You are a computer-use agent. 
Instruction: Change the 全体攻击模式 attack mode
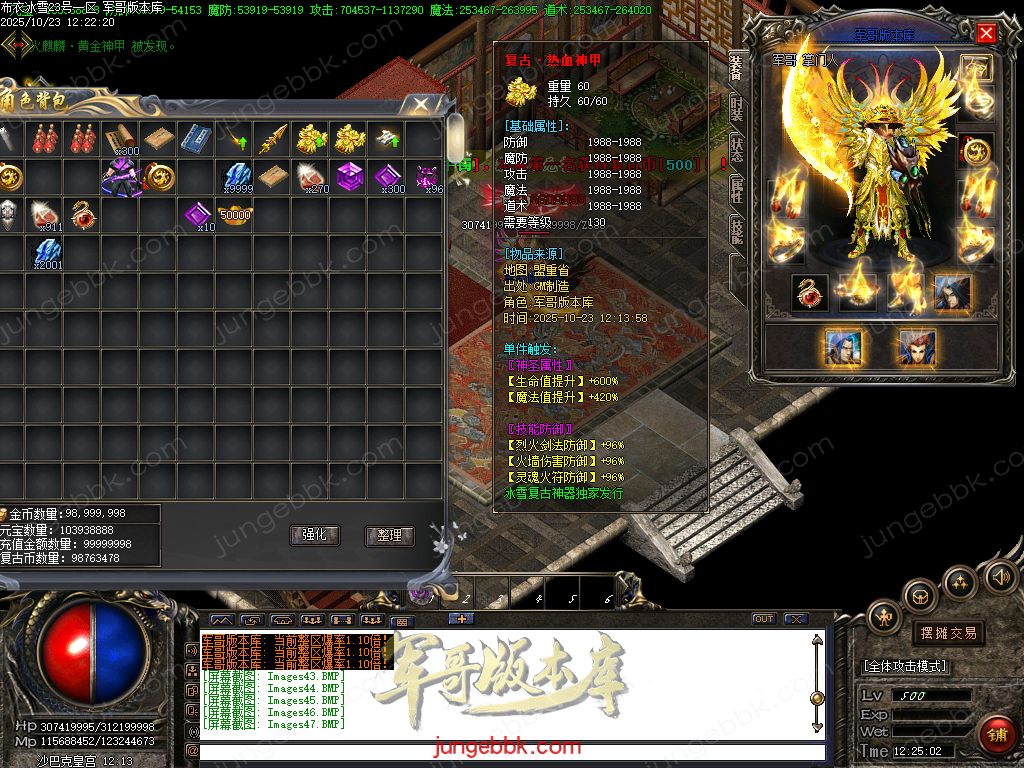coord(906,666)
